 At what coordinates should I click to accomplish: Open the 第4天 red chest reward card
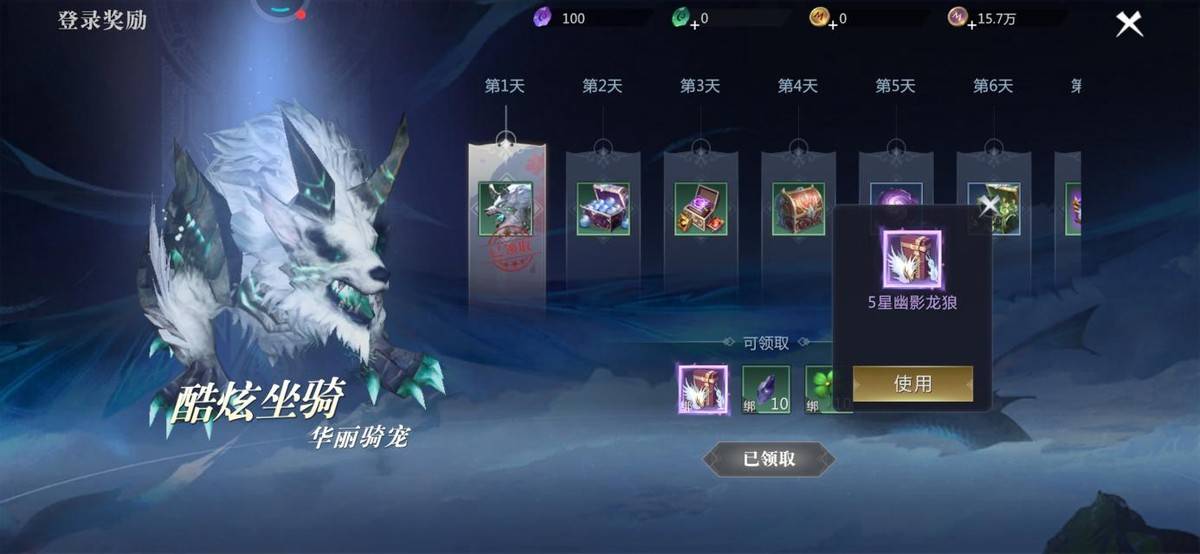798,209
